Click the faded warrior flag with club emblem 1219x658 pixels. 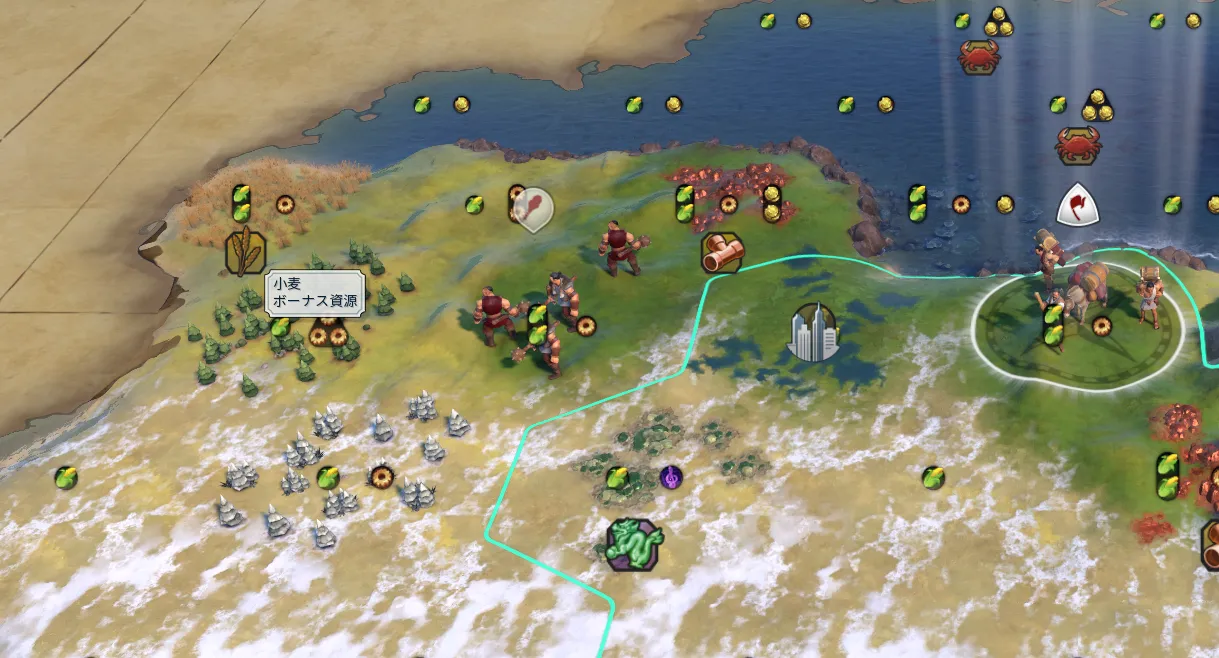click(535, 210)
